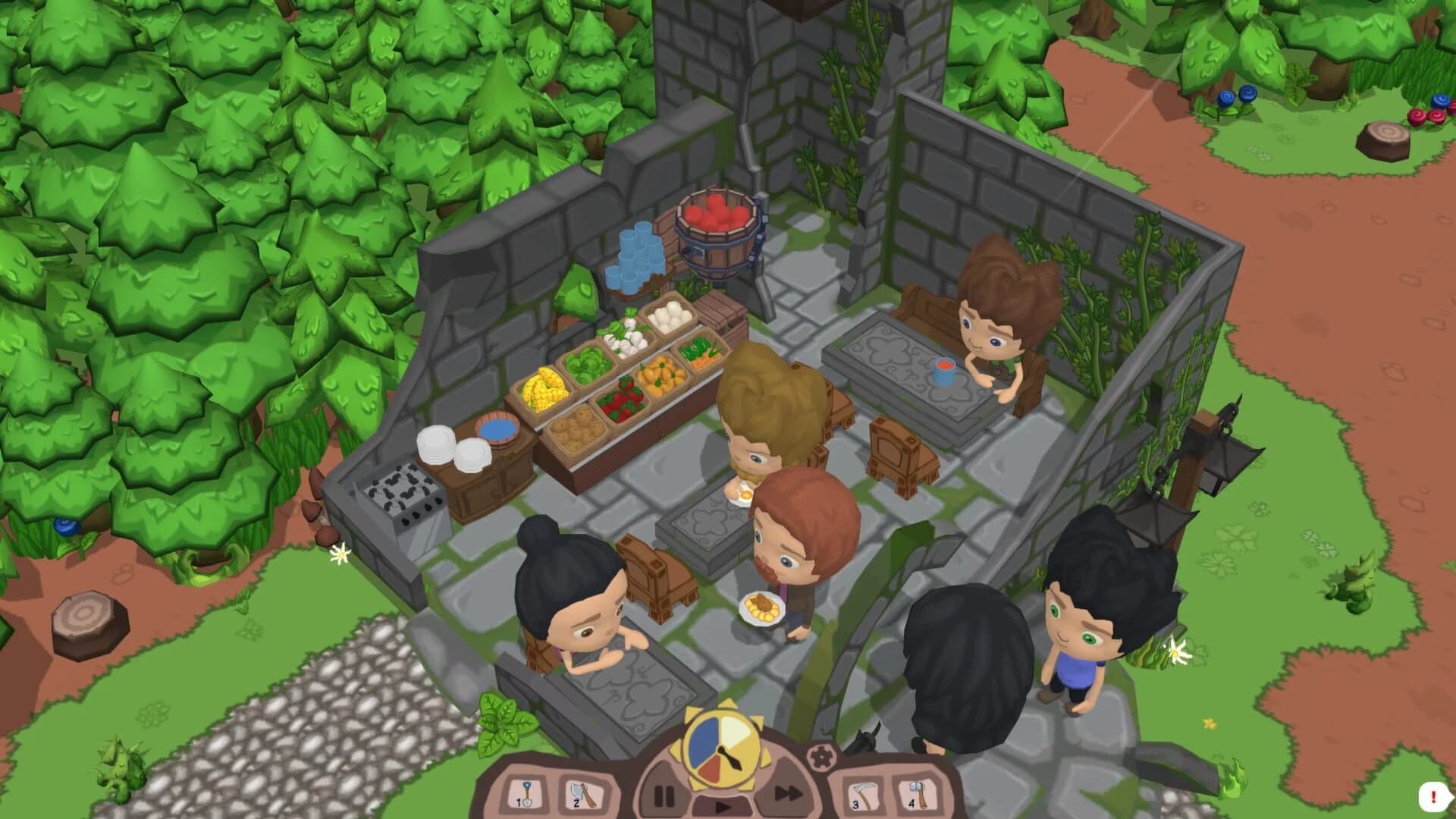The image size is (1456, 819).
Task: Click the sun-shaped day clock dial
Action: point(721,748)
